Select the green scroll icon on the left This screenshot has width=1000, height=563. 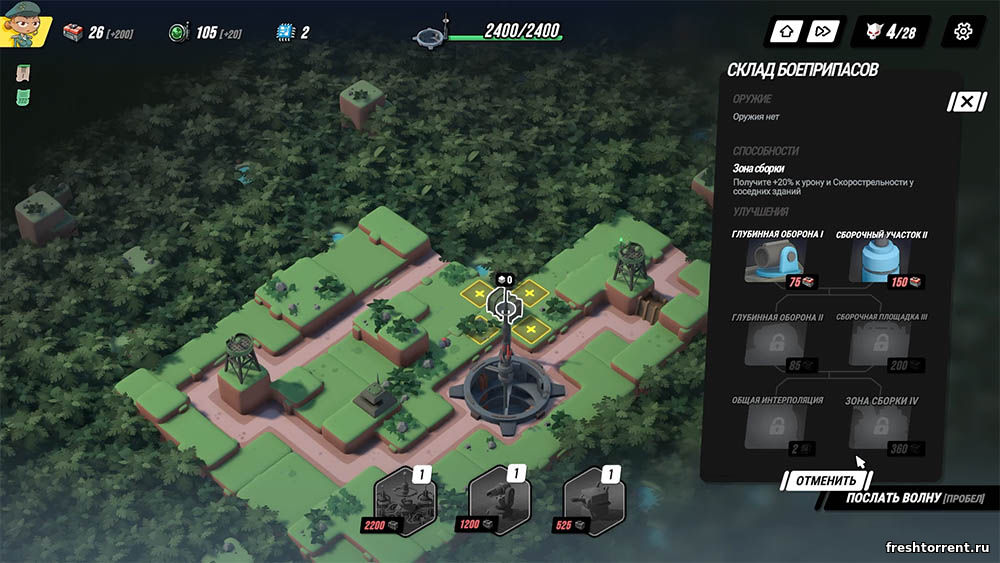coord(23,96)
